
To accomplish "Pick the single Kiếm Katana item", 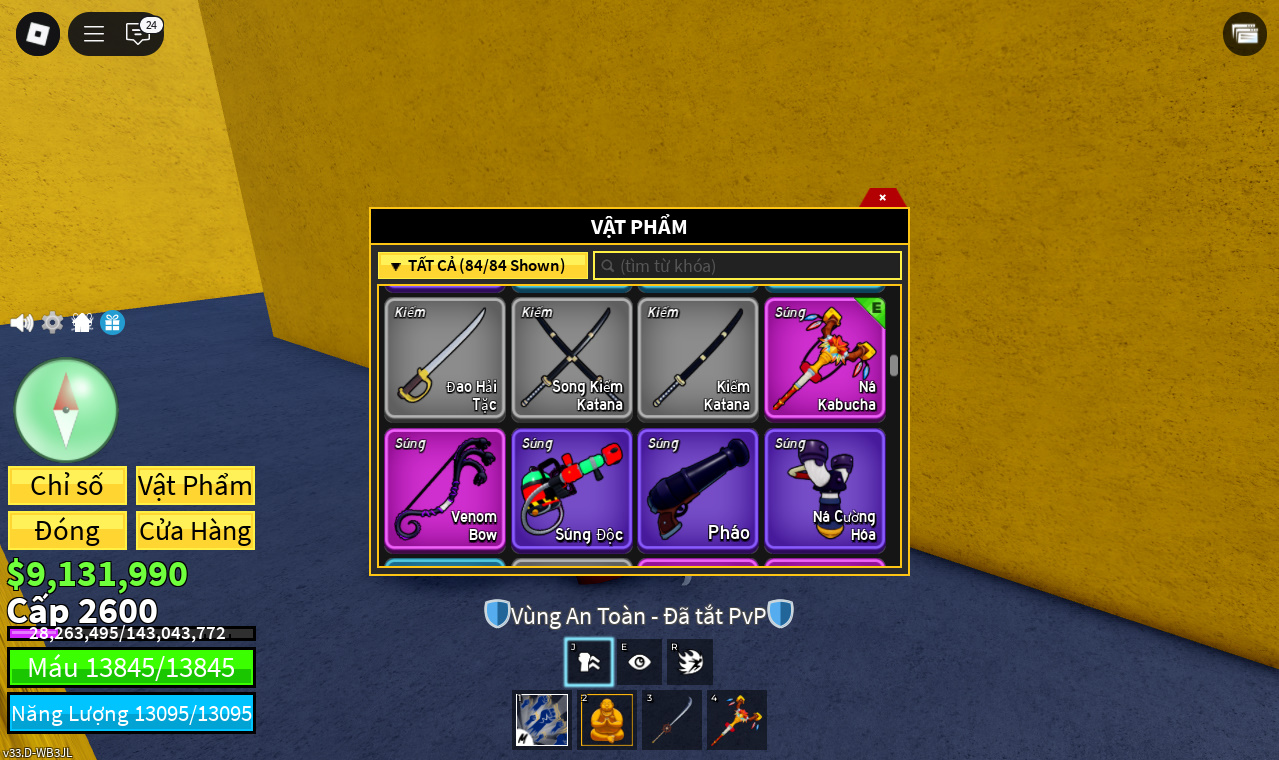I will [698, 358].
